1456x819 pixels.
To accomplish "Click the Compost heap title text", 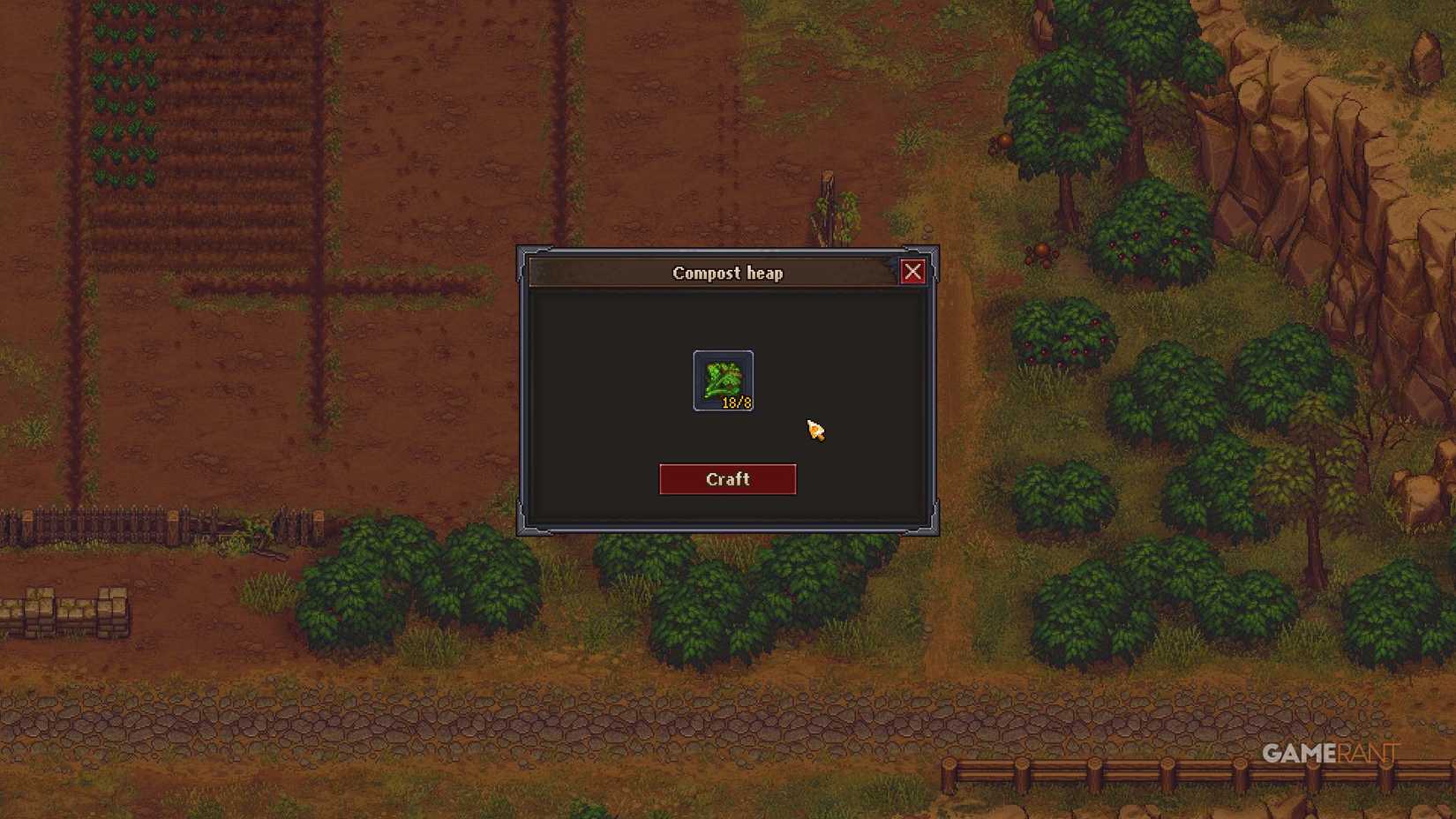I will coord(726,273).
